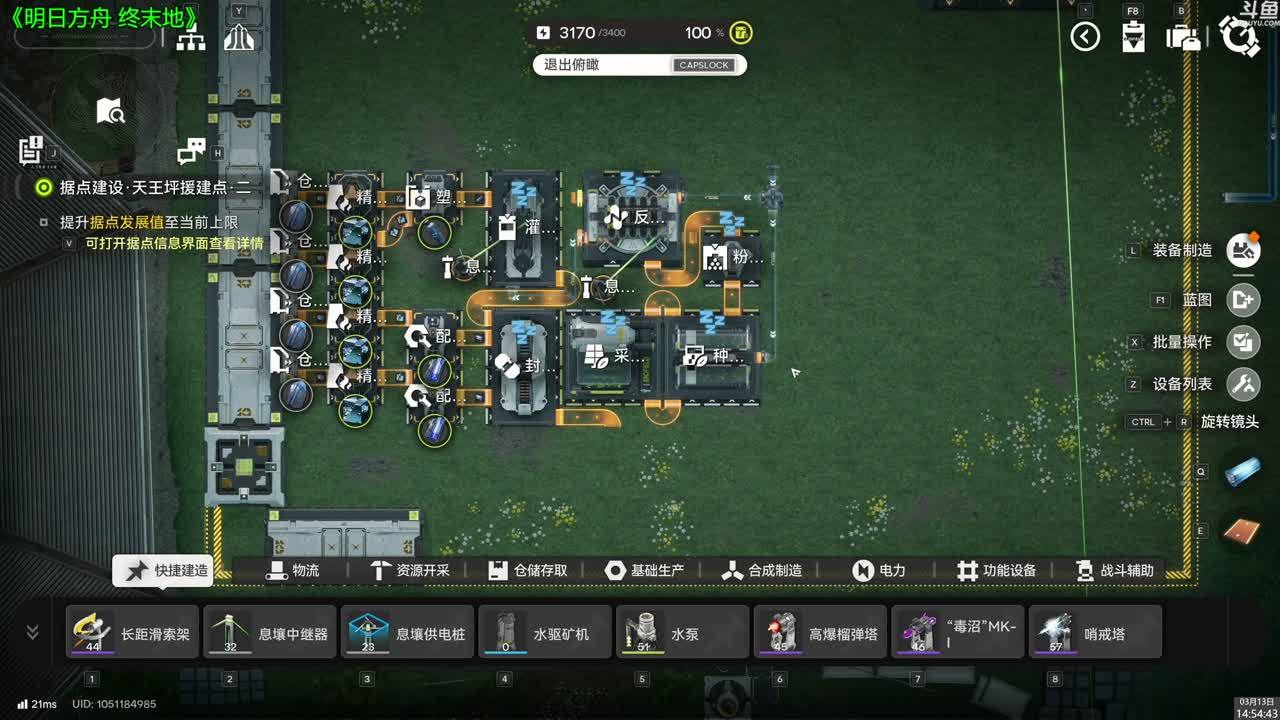The width and height of the screenshot is (1280, 720).
Task: Open the 资源开采 category
Action: click(x=410, y=570)
